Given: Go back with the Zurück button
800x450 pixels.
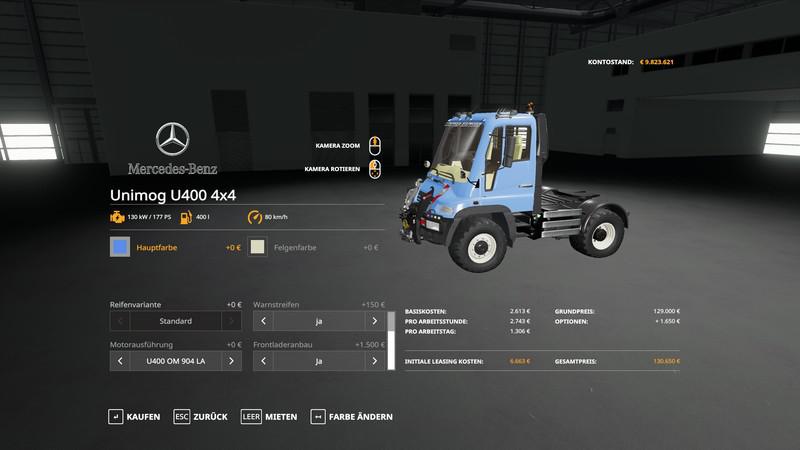Looking at the screenshot, I should tap(200, 416).
